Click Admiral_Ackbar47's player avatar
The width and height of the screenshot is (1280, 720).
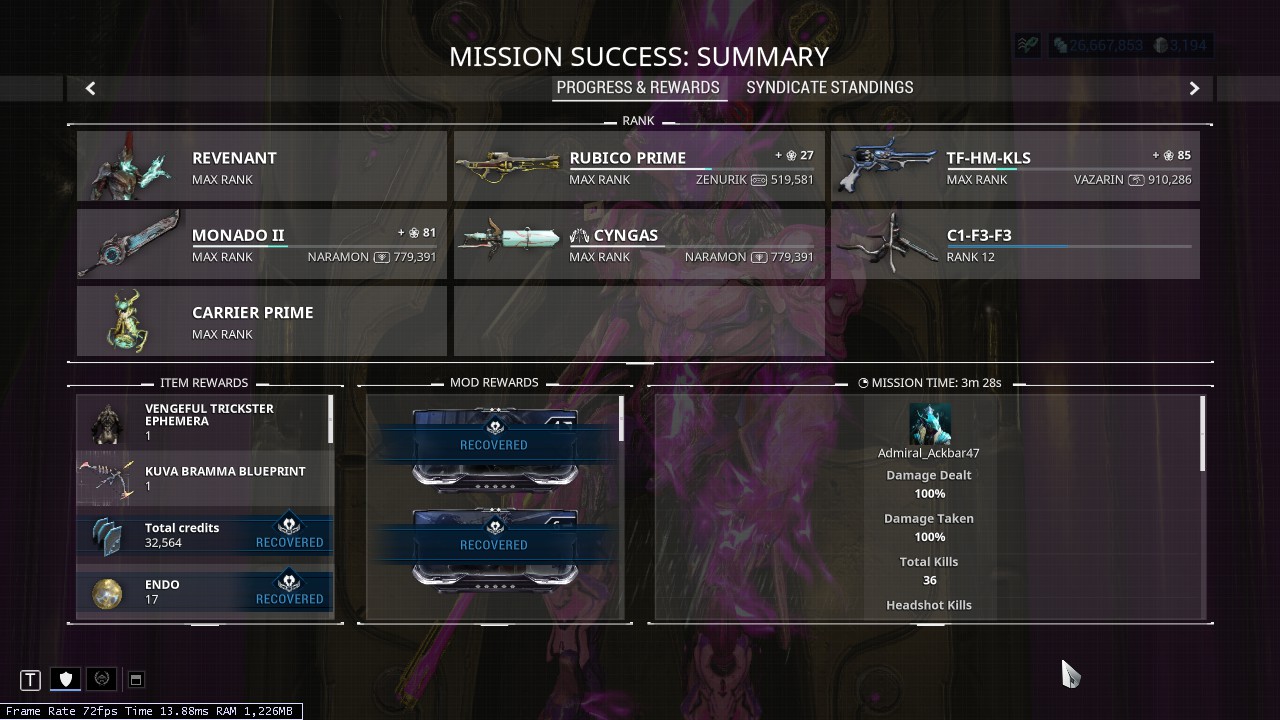pyautogui.click(x=930, y=421)
